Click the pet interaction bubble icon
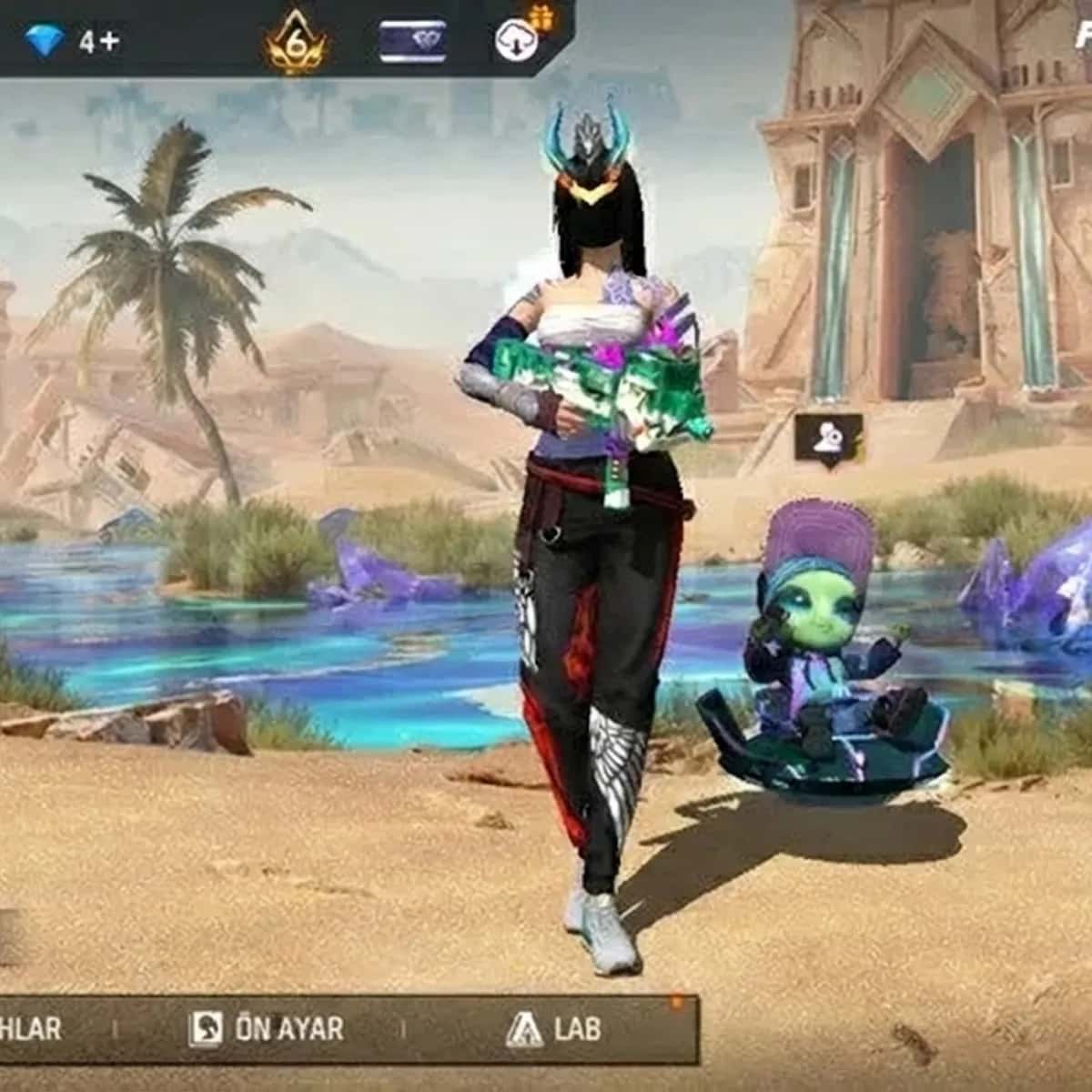The image size is (1092, 1092). [828, 439]
